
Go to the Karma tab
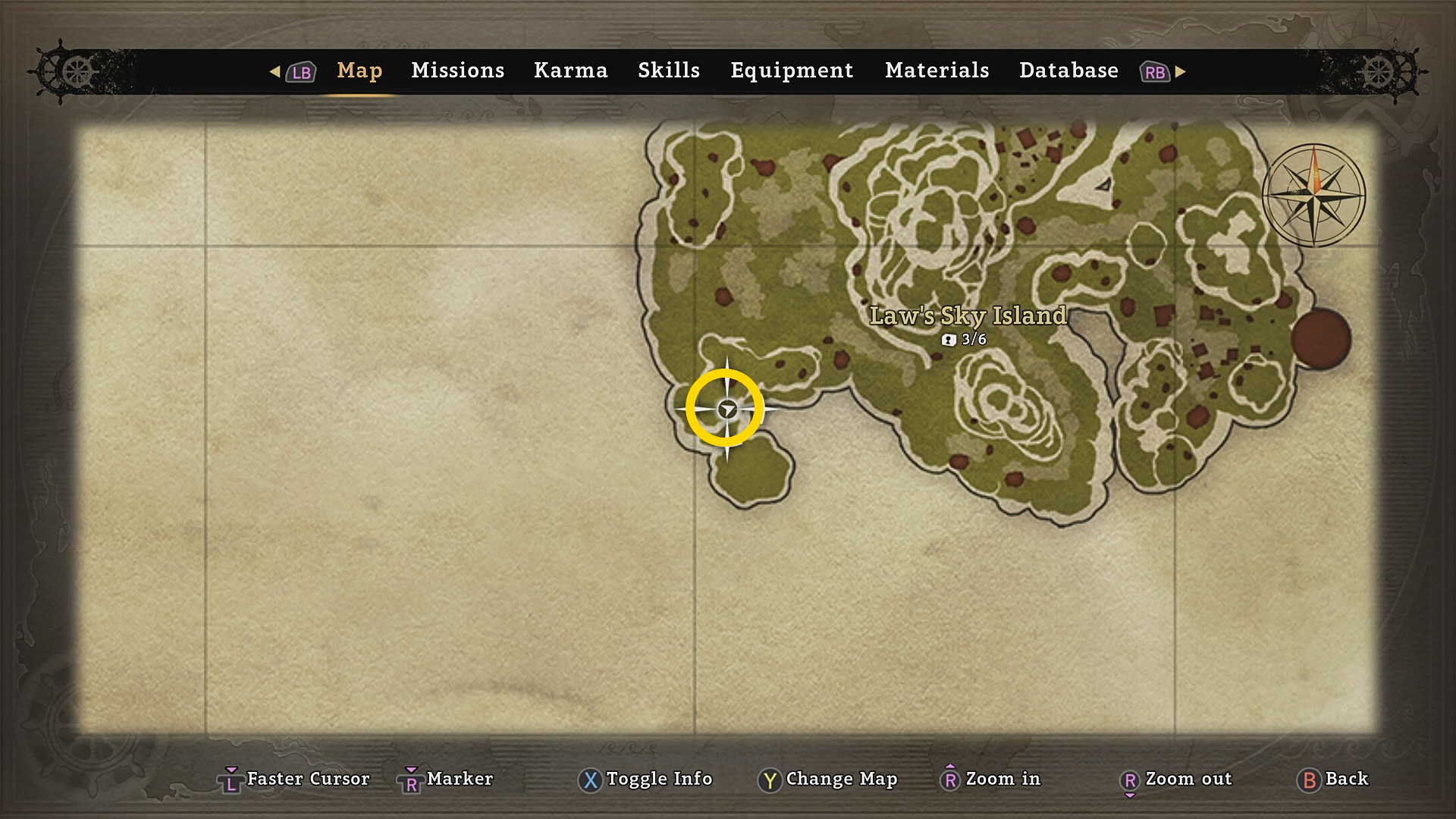(x=570, y=71)
